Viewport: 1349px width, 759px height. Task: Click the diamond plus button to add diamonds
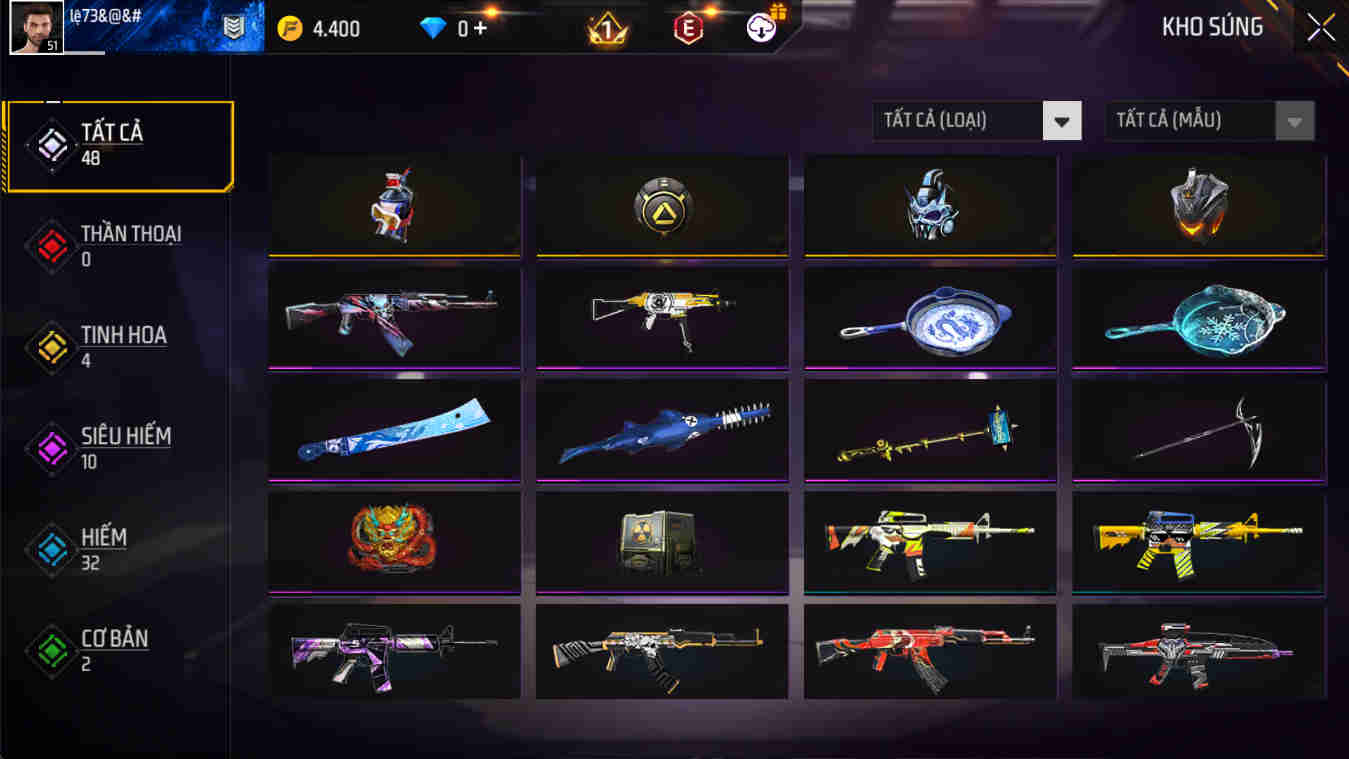pyautogui.click(x=480, y=29)
